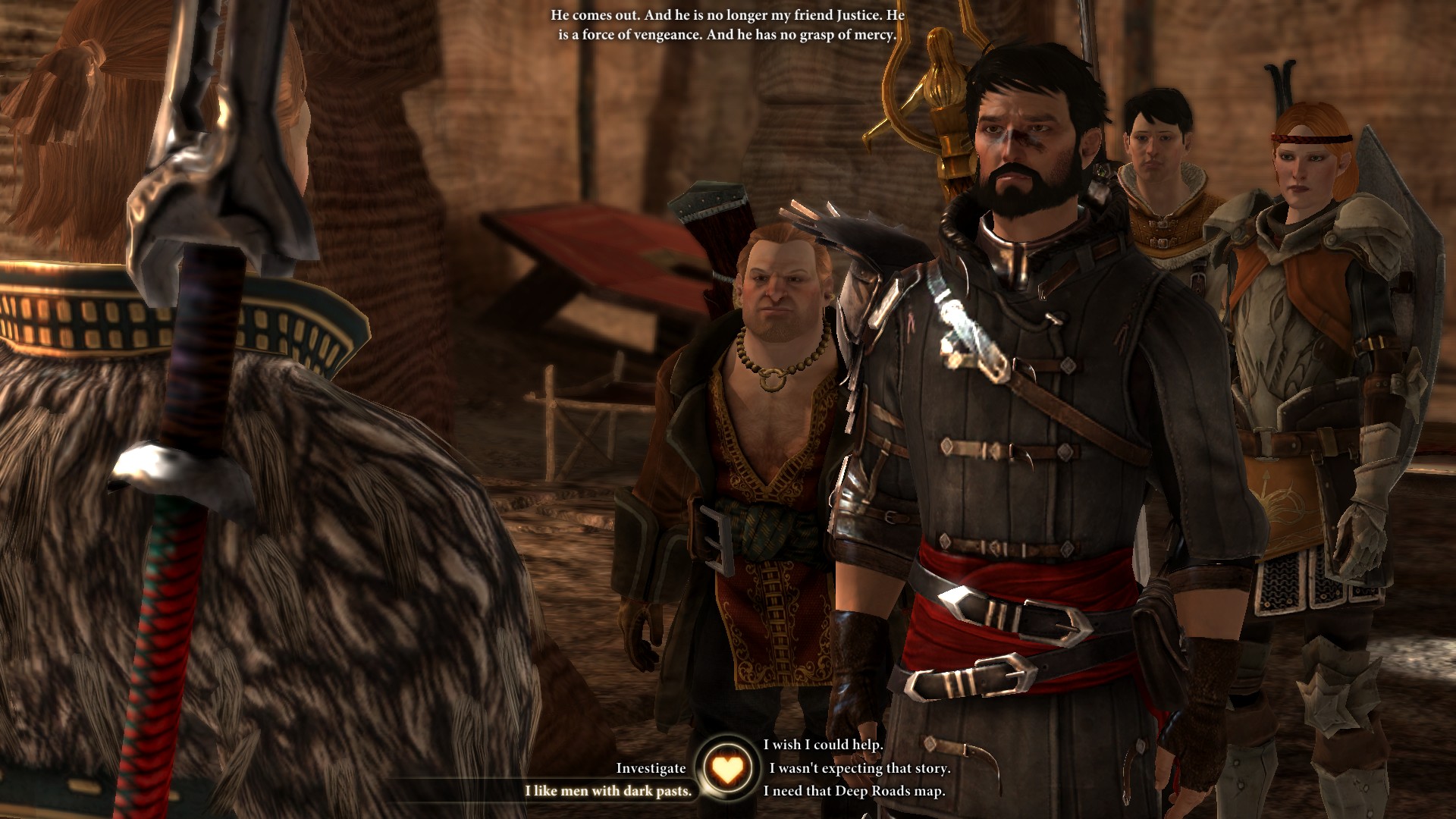Pick 'I need that Deep Roads map.' option

854,791
